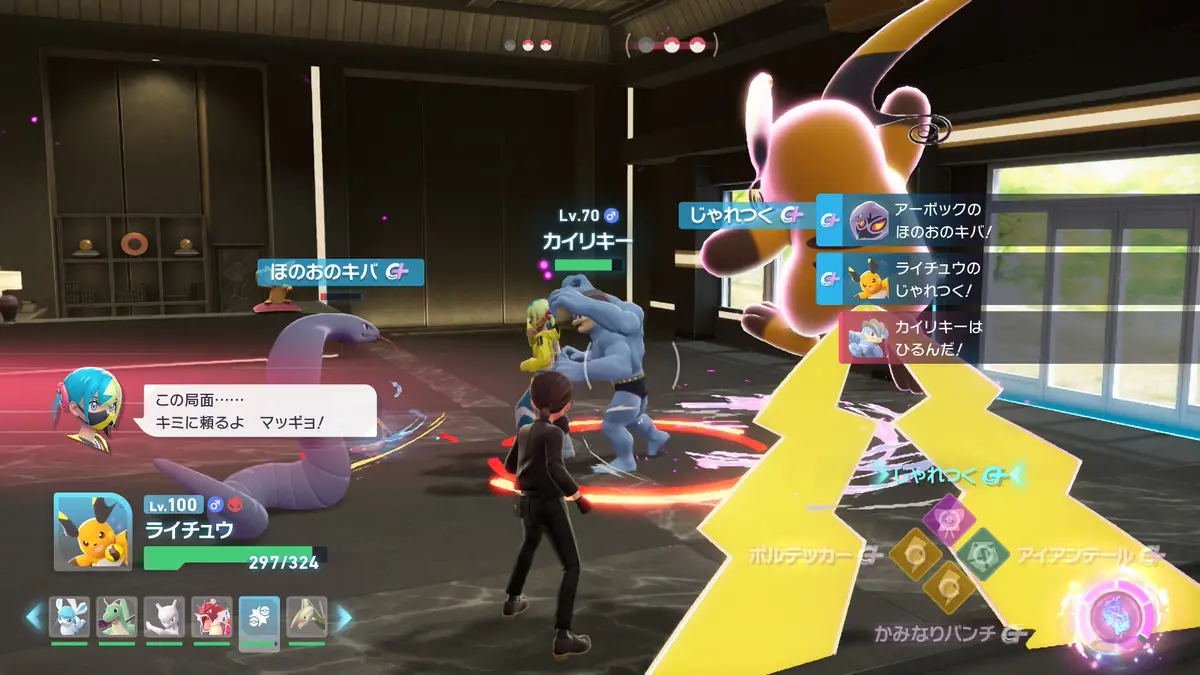The image size is (1200, 675).
Task: Choose the green Dragonite party slot
Action: (117, 618)
